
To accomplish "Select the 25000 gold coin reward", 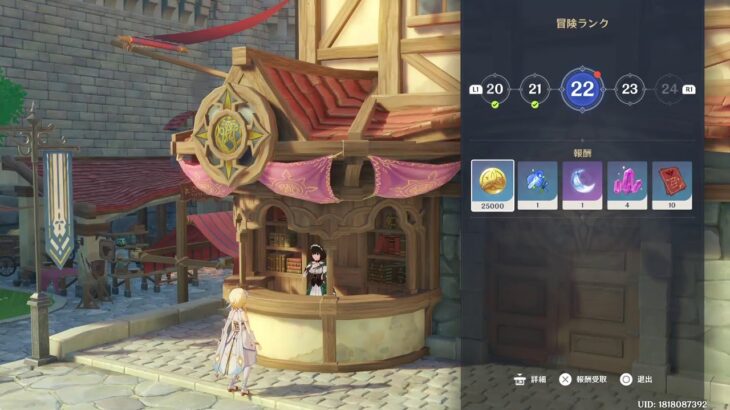I will (x=493, y=184).
